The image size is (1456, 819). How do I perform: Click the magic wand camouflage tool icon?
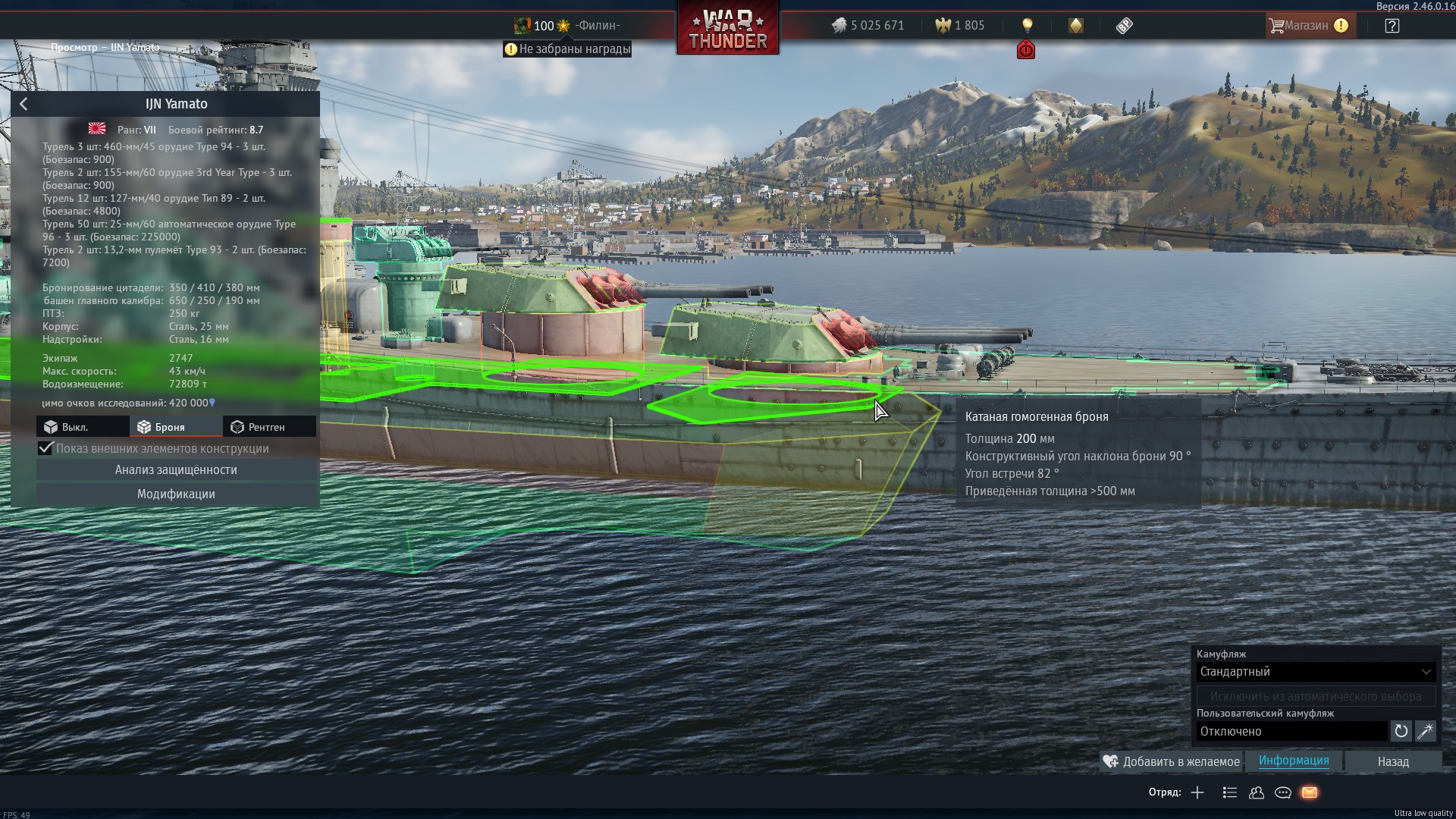(x=1425, y=731)
